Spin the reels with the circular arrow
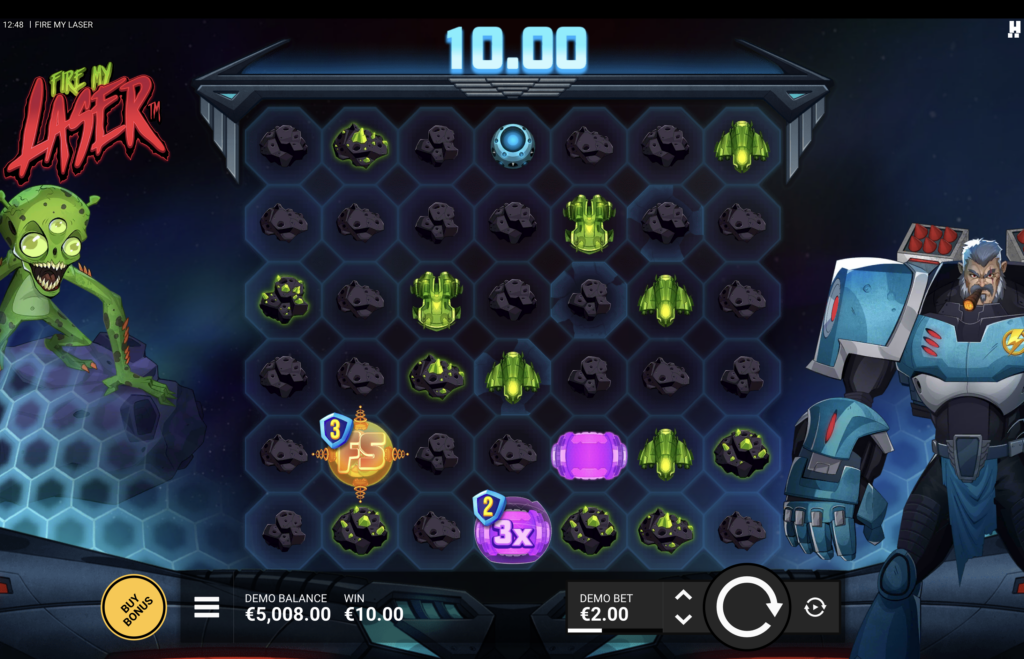The width and height of the screenshot is (1024, 659). (x=746, y=607)
